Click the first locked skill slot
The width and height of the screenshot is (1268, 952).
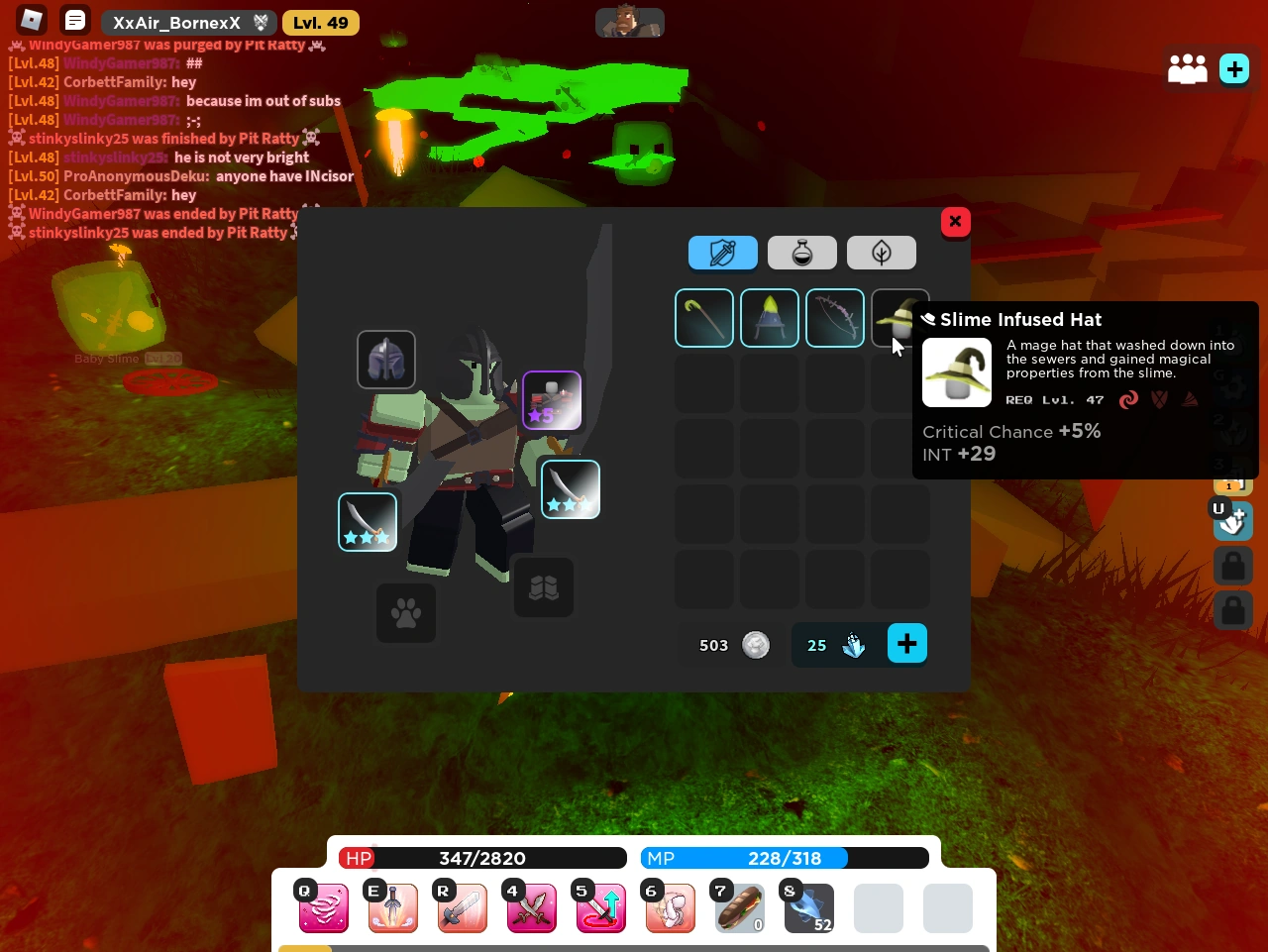click(x=1233, y=565)
